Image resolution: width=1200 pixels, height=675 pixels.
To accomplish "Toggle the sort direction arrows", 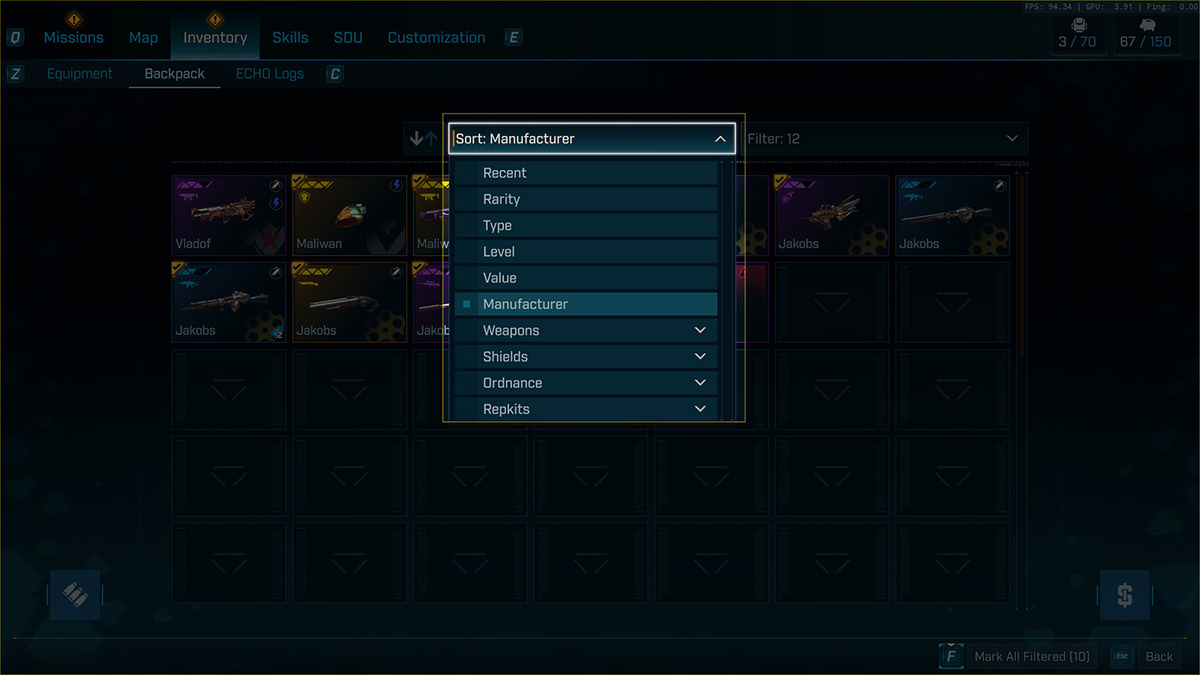I will click(x=424, y=139).
